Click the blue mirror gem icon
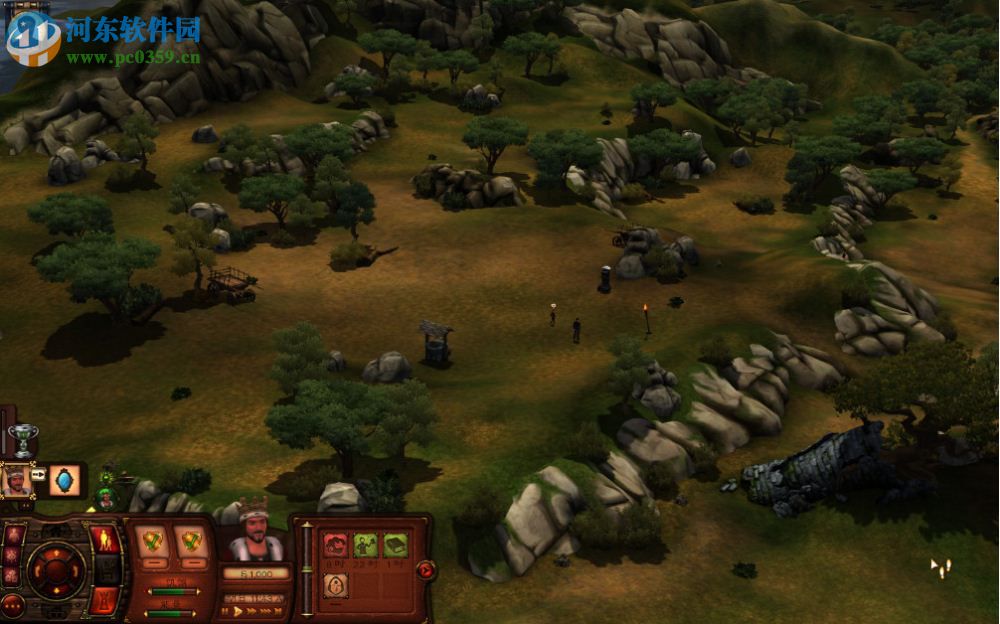The width and height of the screenshot is (1000, 624). click(65, 480)
